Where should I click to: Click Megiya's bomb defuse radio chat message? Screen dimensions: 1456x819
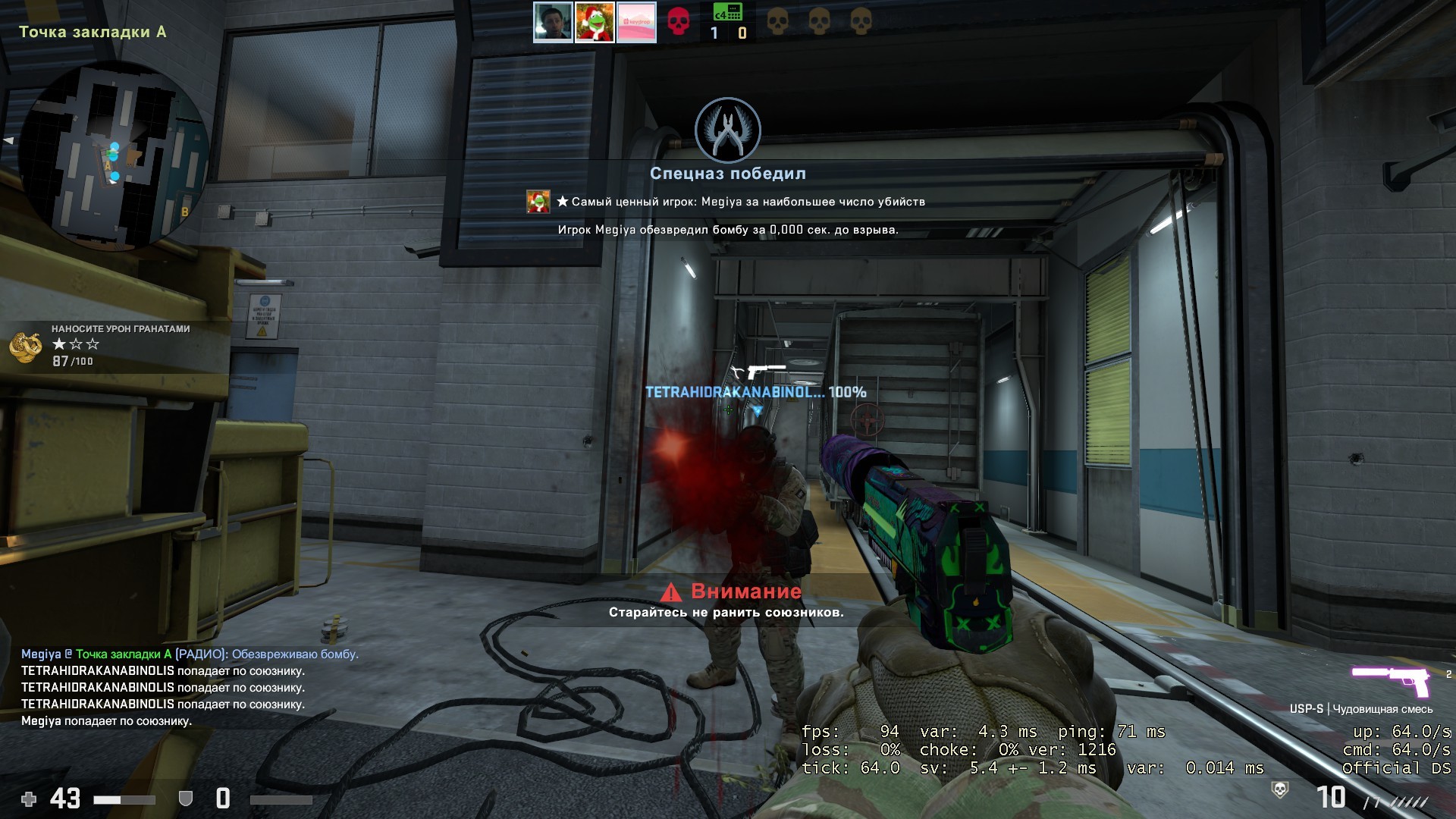[190, 654]
